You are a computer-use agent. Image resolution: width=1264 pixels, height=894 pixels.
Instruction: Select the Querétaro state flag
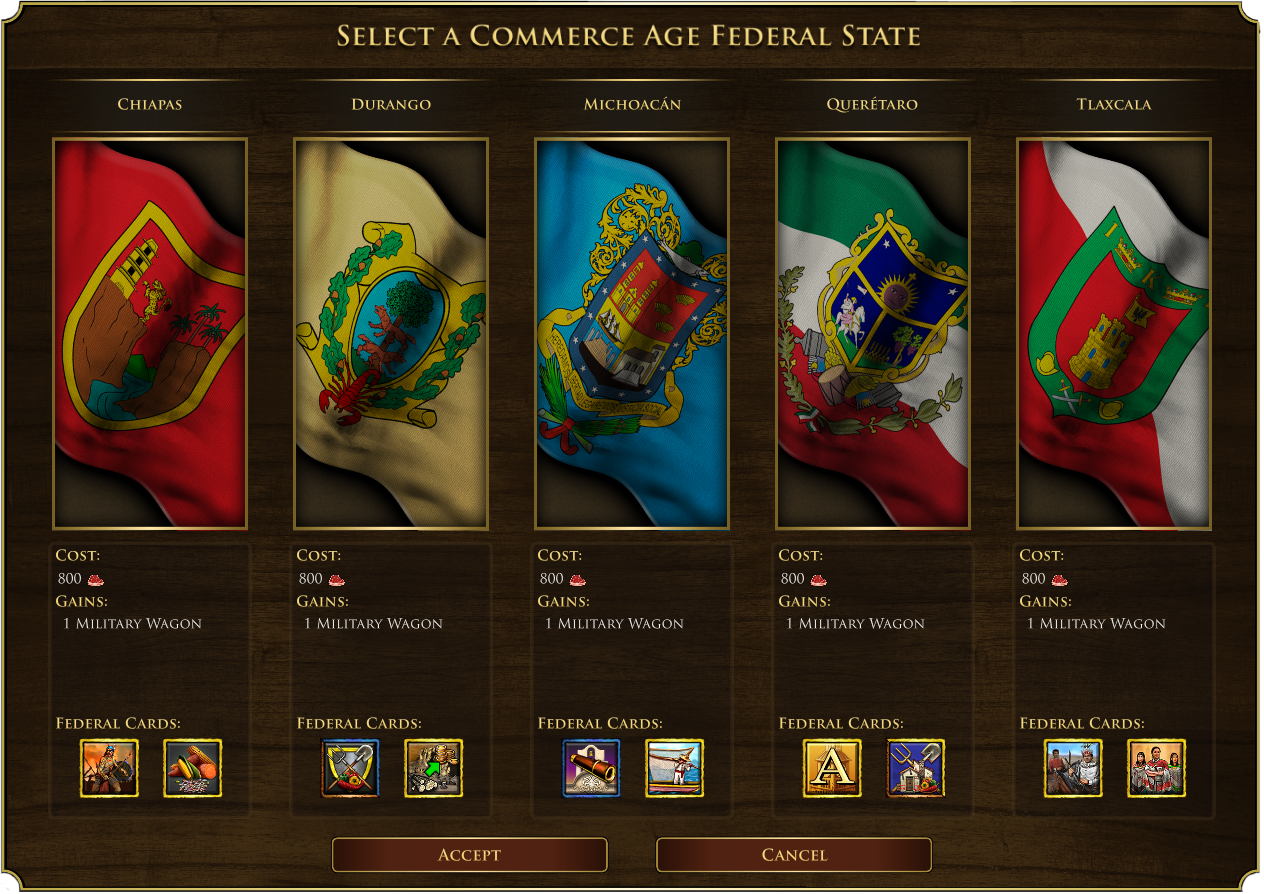873,333
